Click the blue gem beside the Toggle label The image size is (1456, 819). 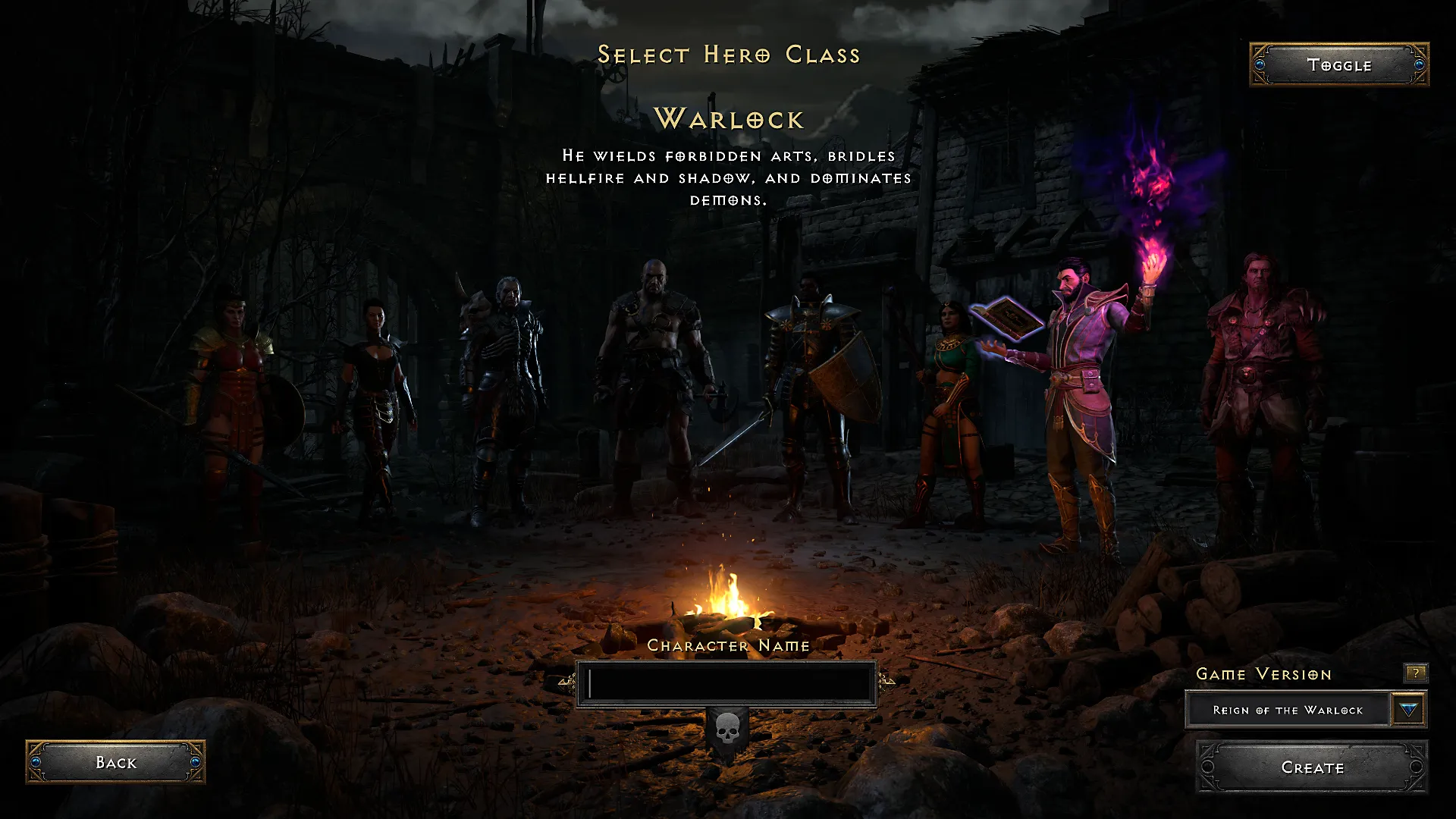coord(1261,65)
